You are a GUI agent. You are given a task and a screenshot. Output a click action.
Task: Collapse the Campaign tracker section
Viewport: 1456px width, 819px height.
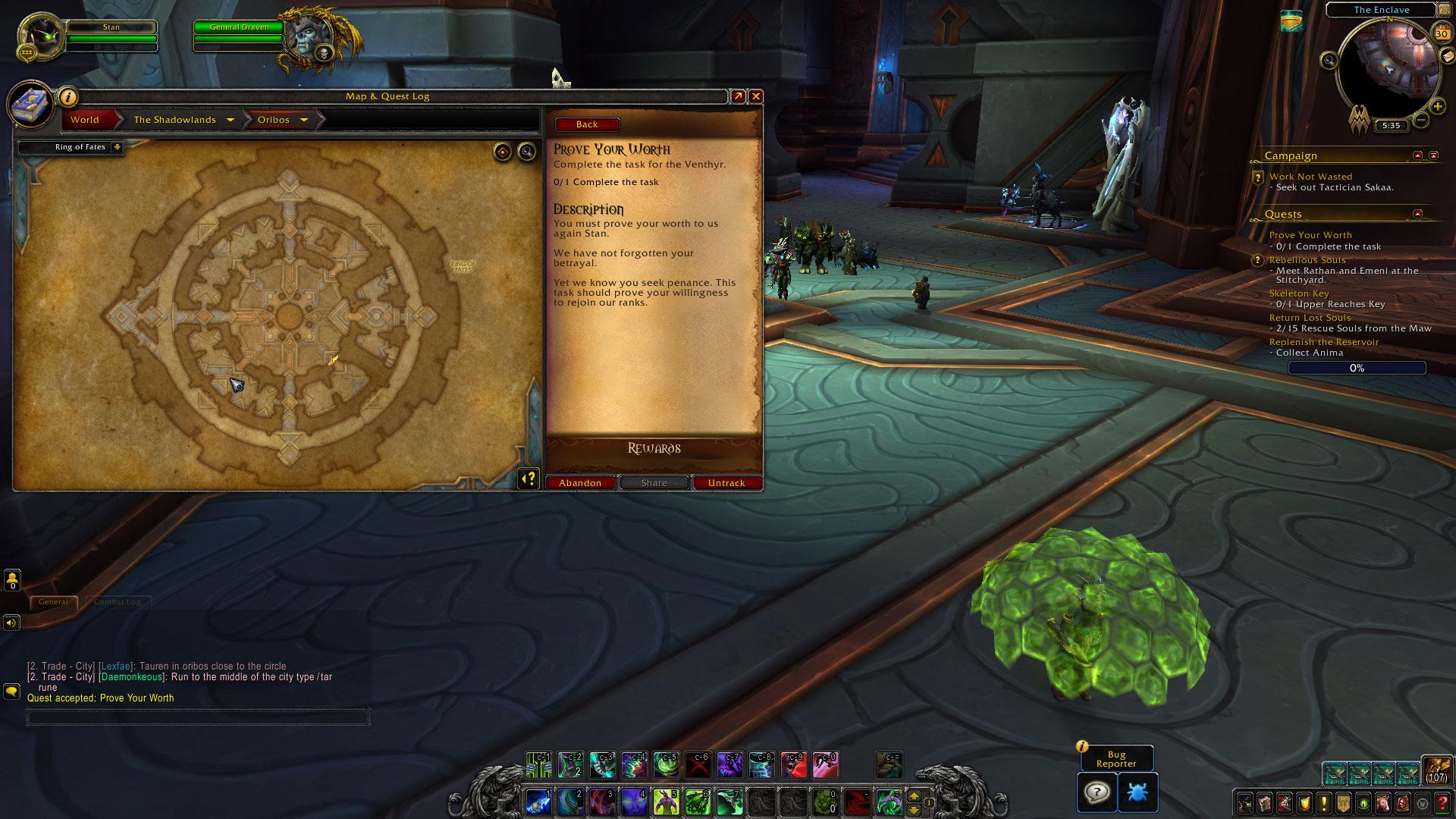[x=1417, y=155]
